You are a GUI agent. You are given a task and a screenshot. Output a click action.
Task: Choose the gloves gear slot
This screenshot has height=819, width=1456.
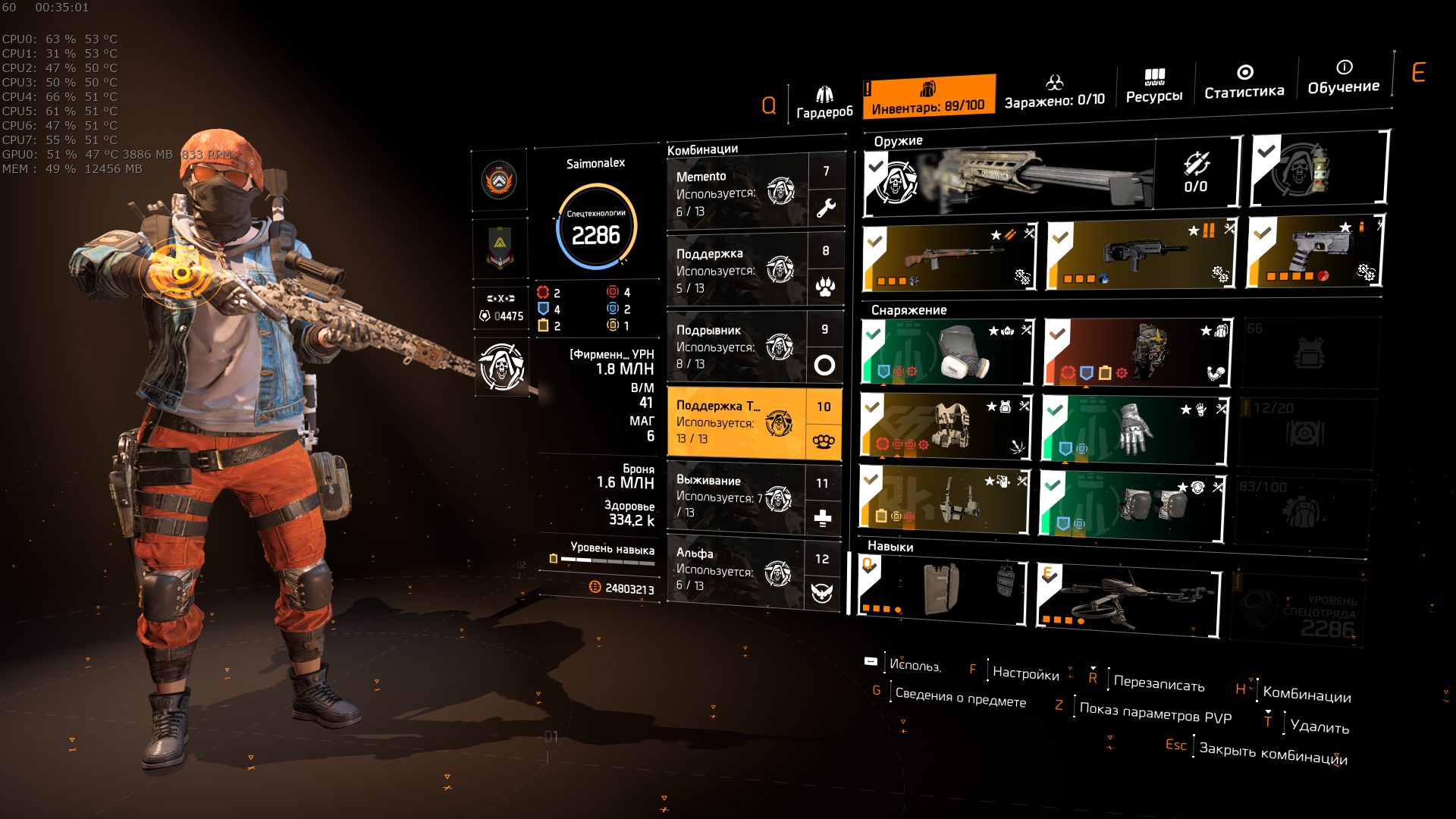(x=1134, y=429)
